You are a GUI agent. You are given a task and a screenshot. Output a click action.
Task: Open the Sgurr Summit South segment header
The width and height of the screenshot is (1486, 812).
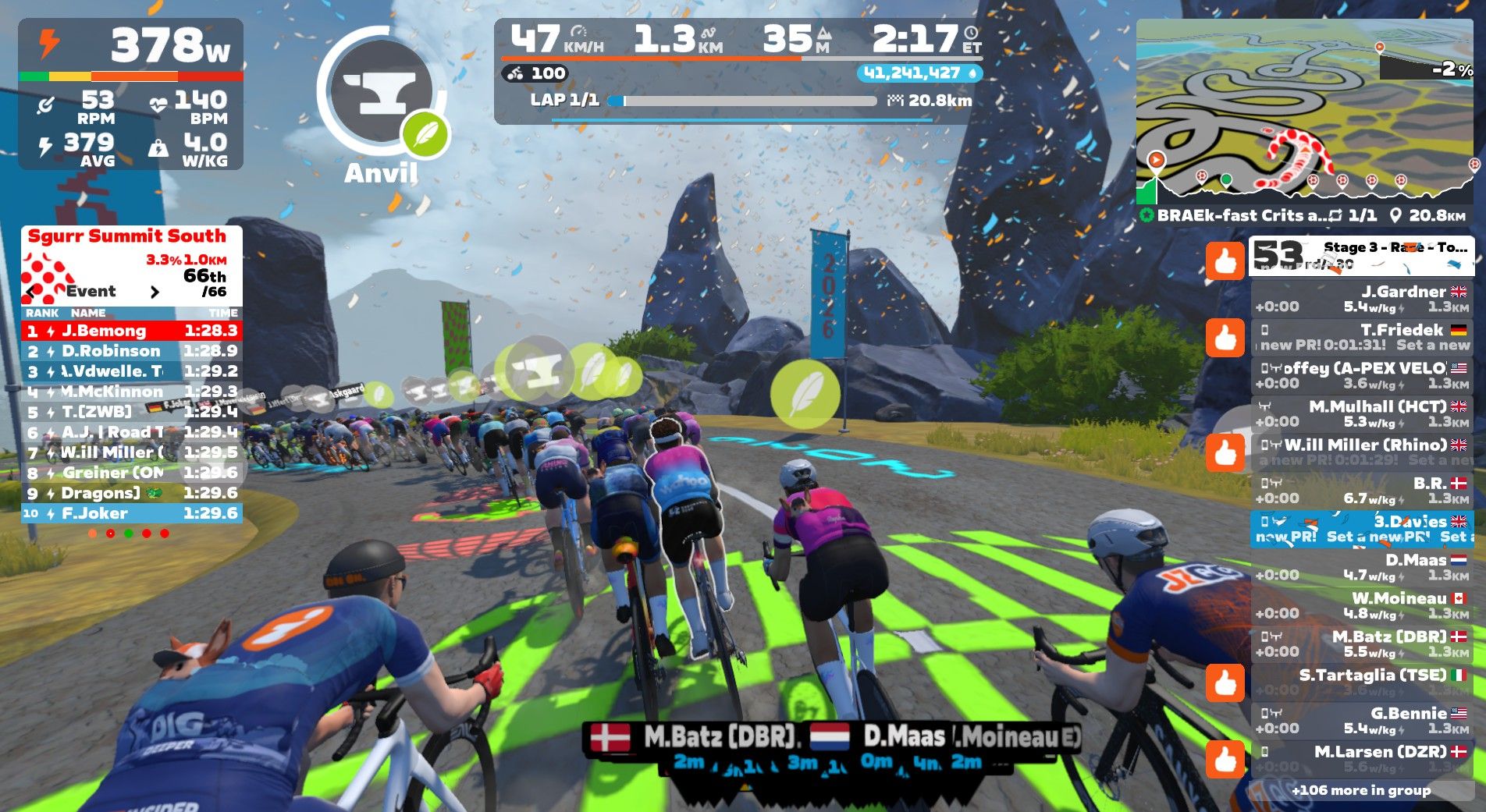tap(127, 236)
